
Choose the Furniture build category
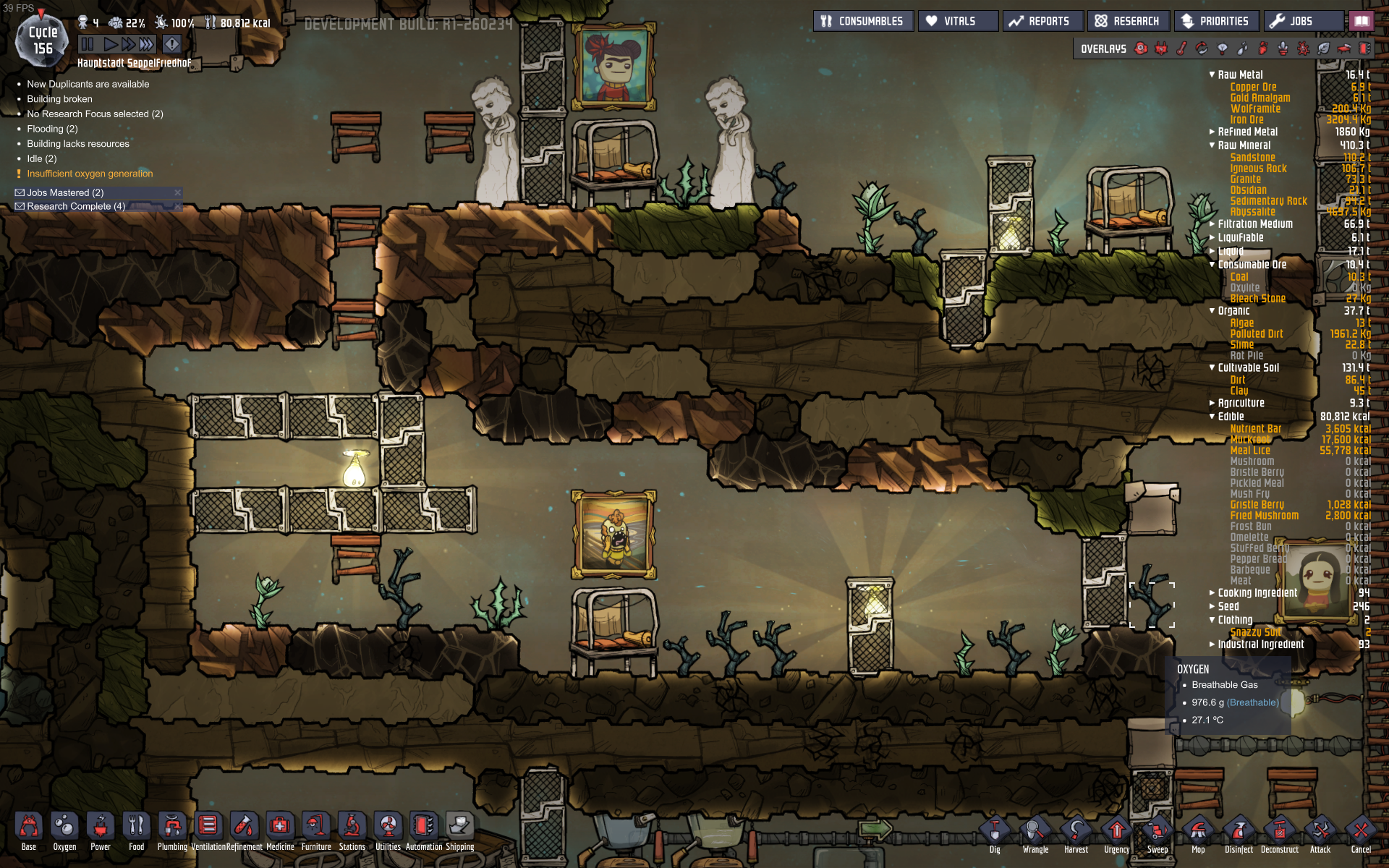coord(316,830)
